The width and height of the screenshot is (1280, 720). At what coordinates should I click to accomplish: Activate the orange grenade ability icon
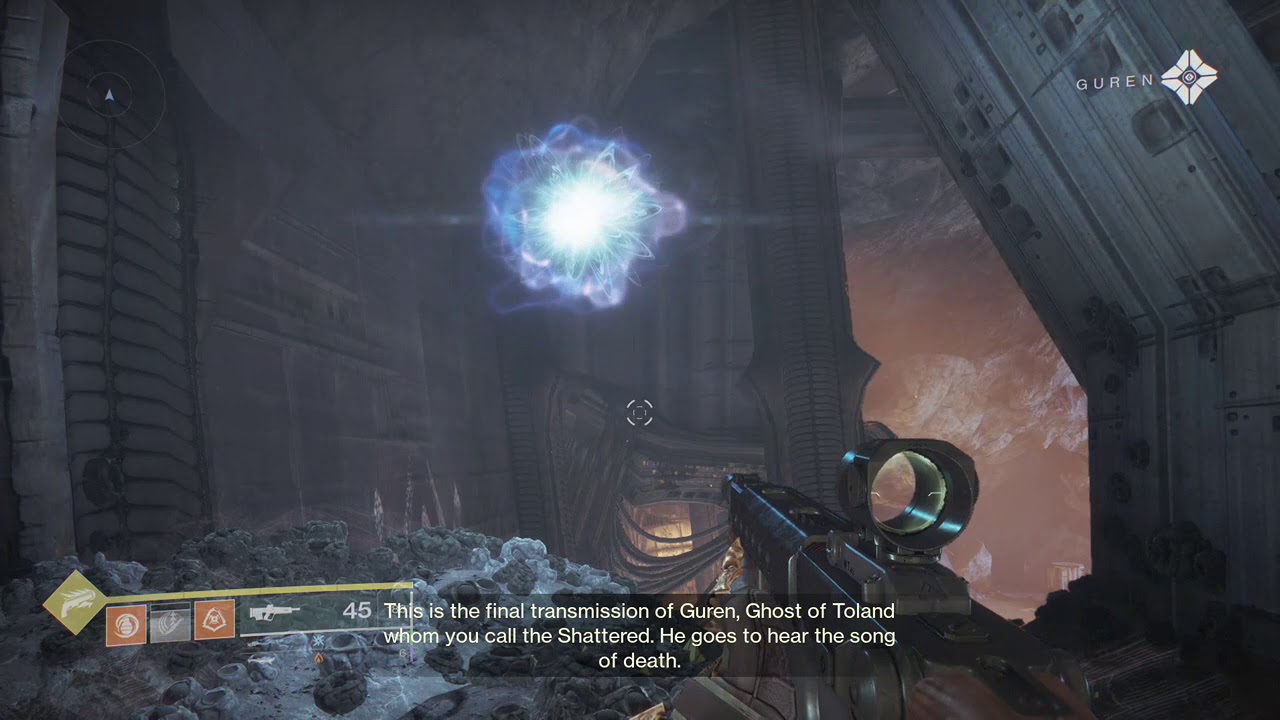[126, 625]
